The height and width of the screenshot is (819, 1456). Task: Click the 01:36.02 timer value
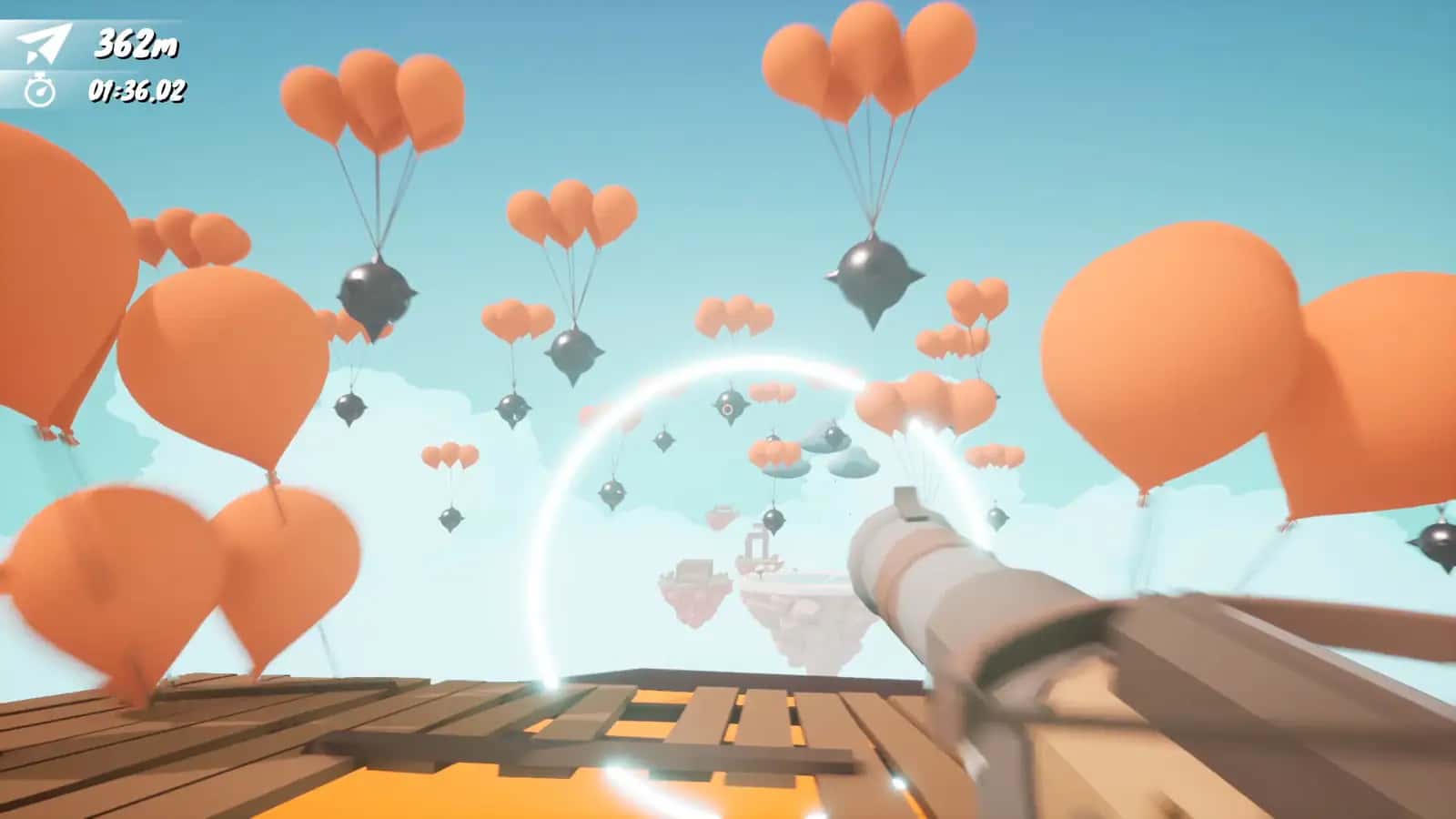[138, 91]
